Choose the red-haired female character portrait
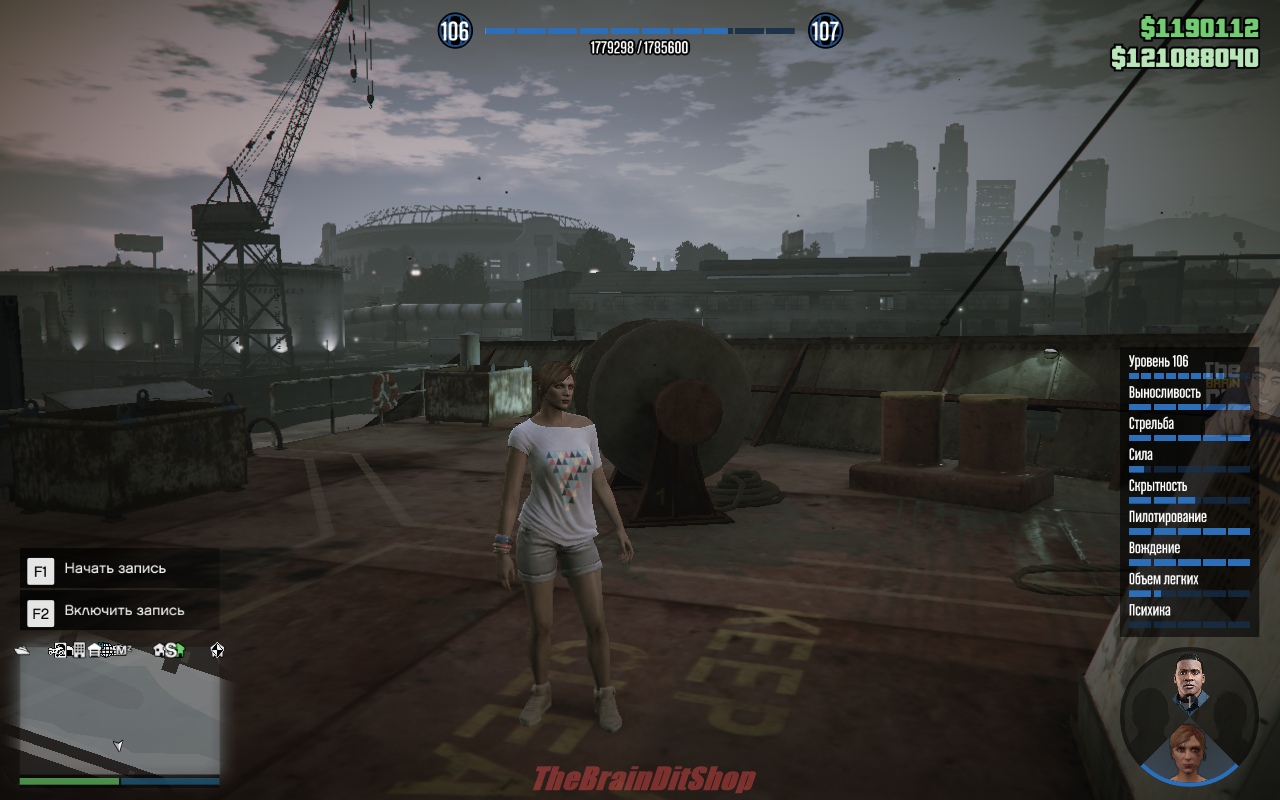The image size is (1280, 800). [1188, 749]
